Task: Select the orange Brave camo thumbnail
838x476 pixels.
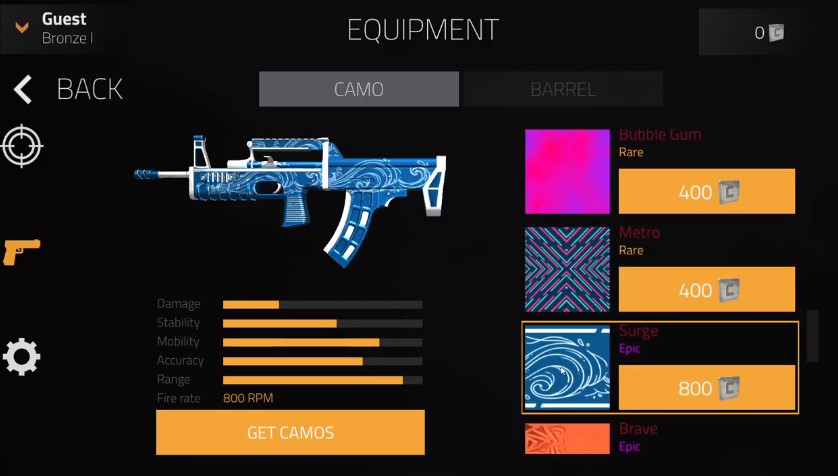Action: coord(567,439)
